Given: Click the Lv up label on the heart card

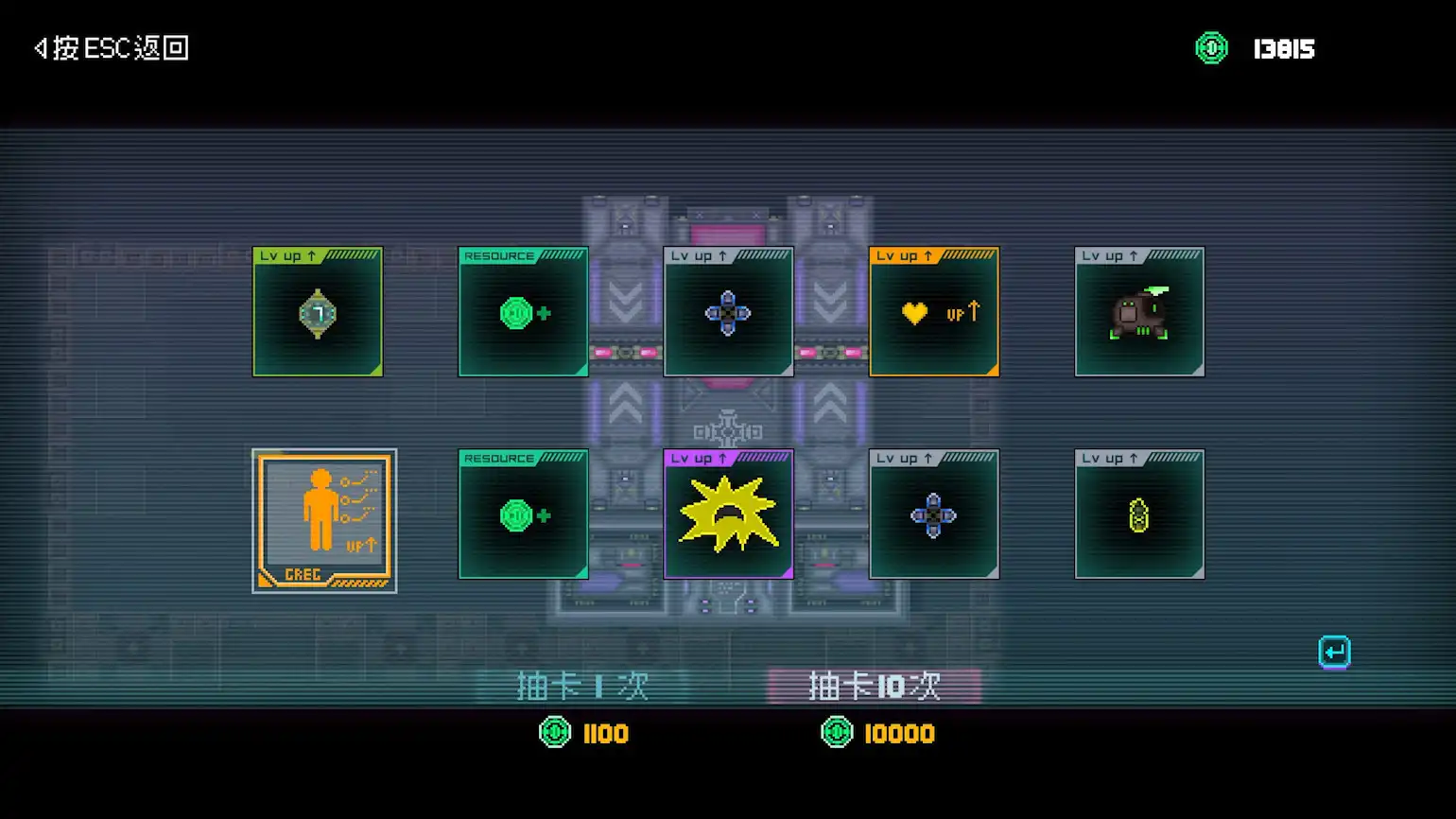Looking at the screenshot, I should point(896,255).
